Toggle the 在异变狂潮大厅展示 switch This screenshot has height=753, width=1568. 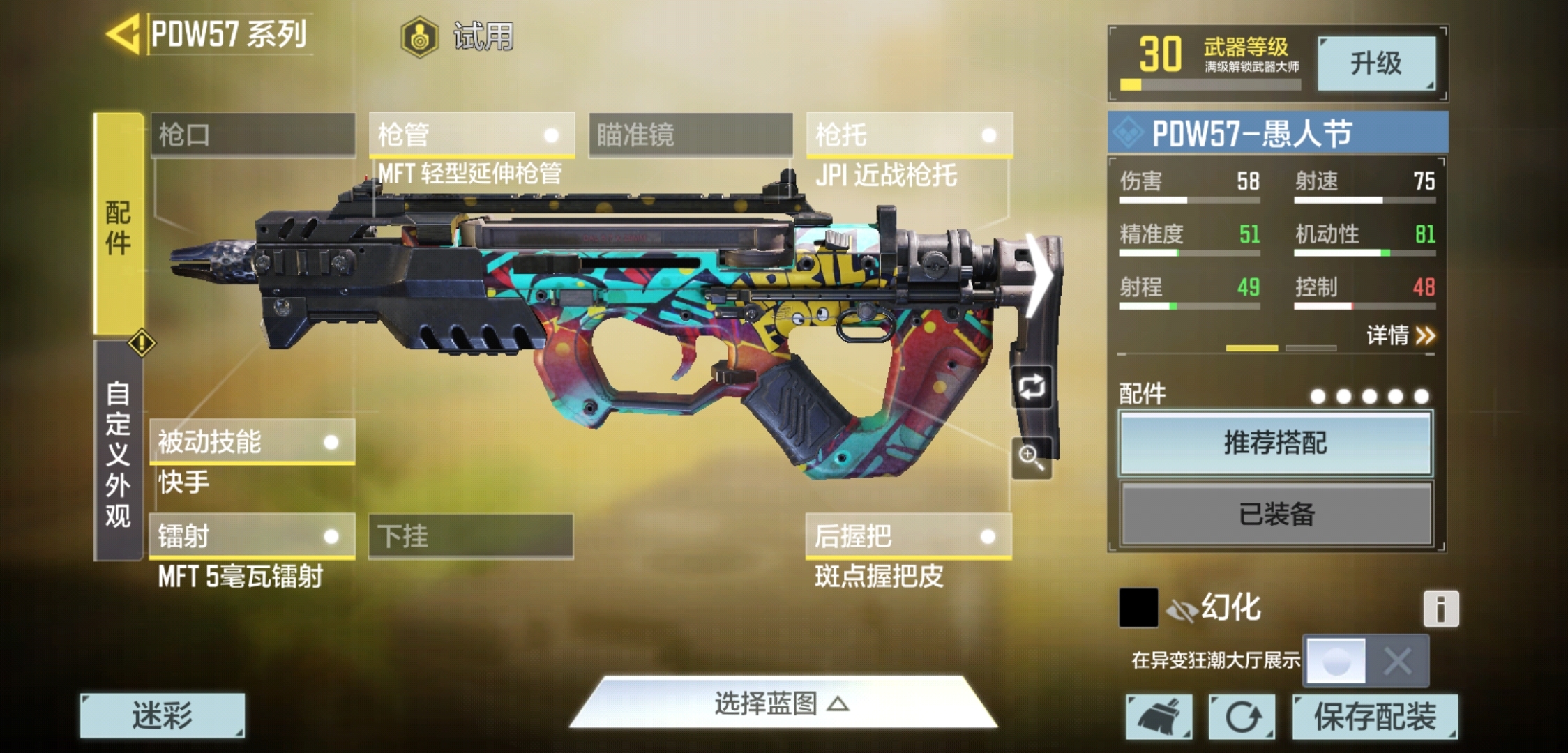[x=1365, y=660]
